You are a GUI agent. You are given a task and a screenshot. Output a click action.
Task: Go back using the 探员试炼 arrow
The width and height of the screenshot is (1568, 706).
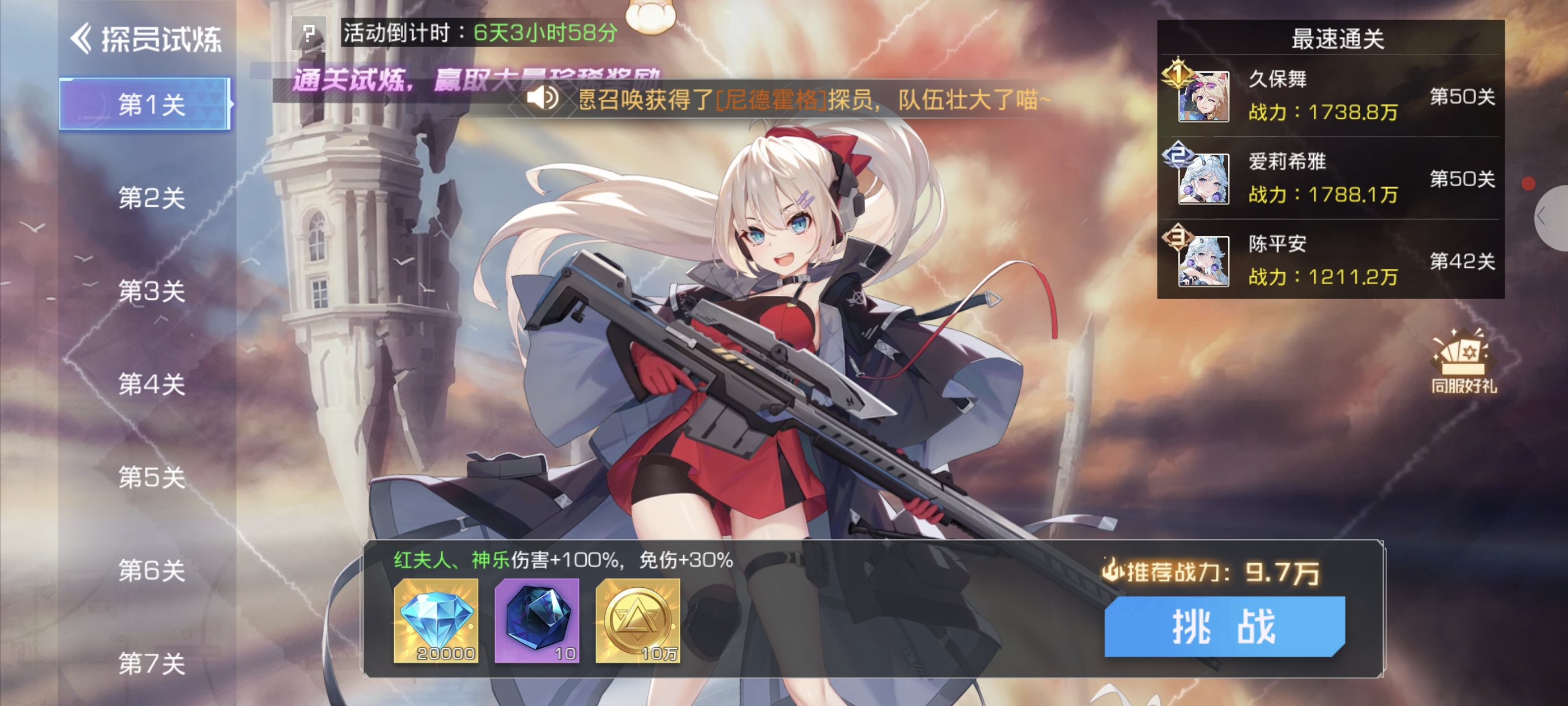(x=82, y=39)
